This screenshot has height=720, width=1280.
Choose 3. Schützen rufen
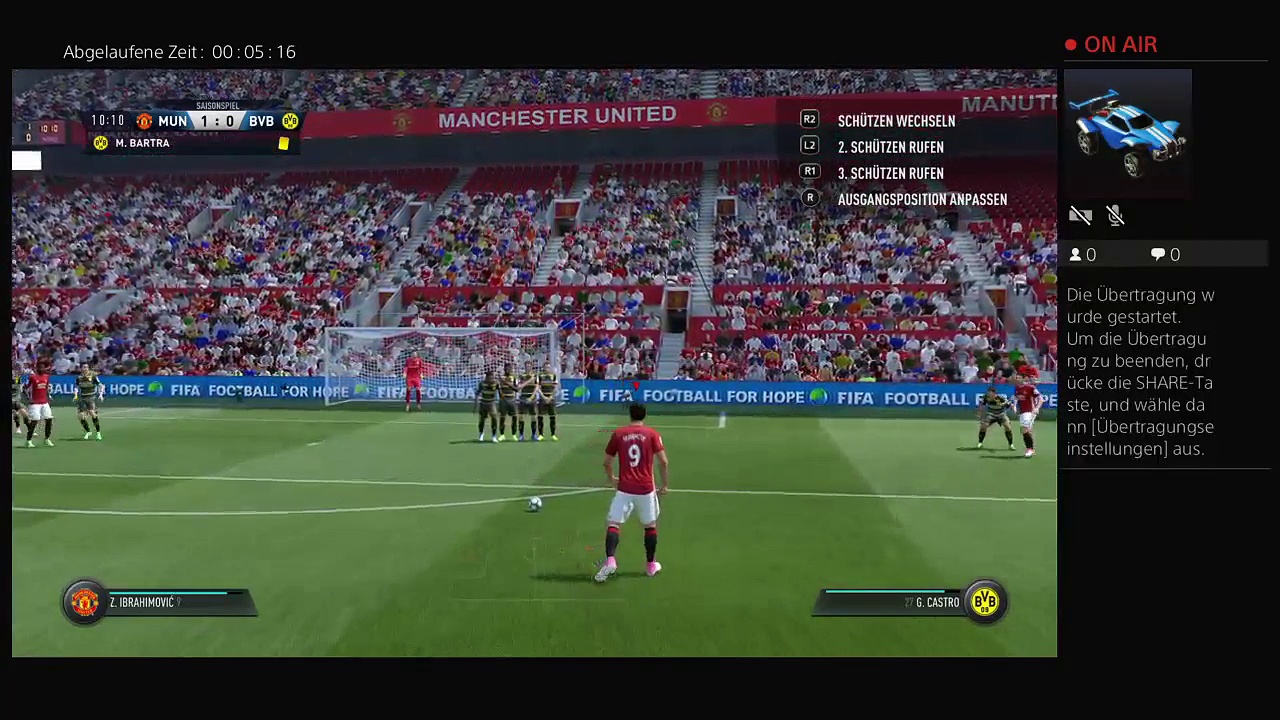pyautogui.click(x=889, y=173)
